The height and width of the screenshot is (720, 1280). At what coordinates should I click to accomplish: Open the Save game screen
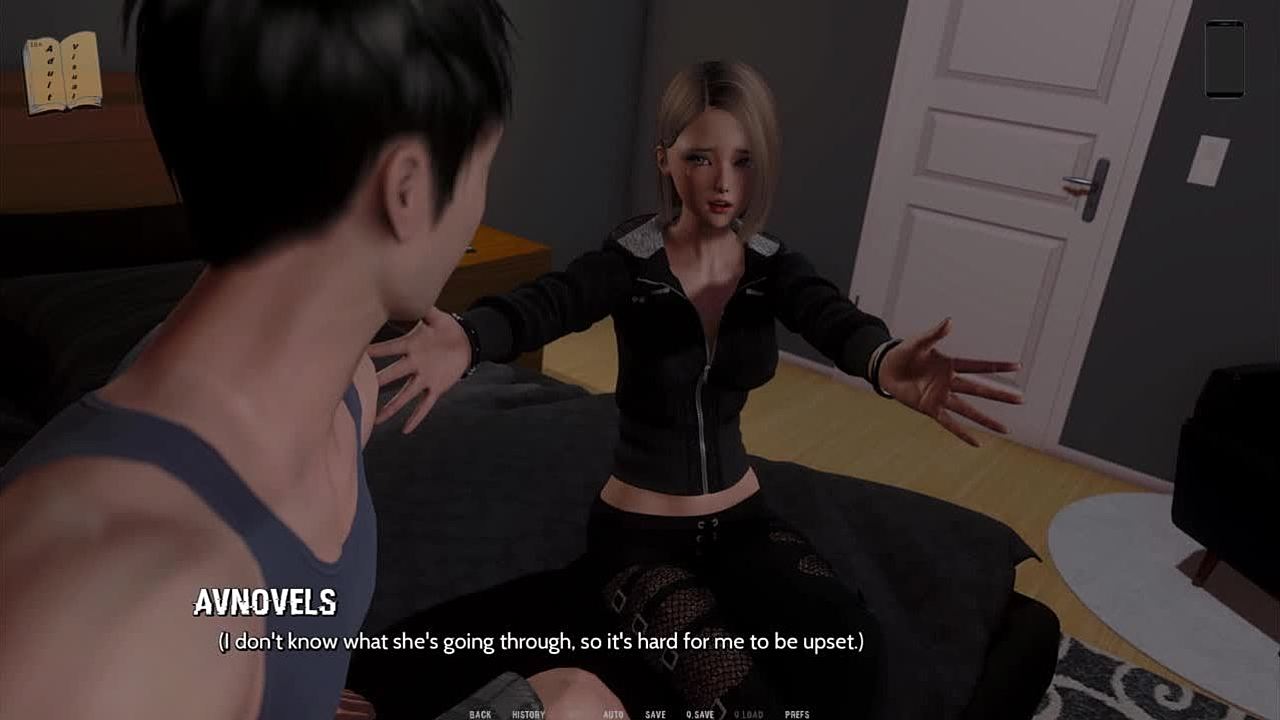click(x=655, y=714)
